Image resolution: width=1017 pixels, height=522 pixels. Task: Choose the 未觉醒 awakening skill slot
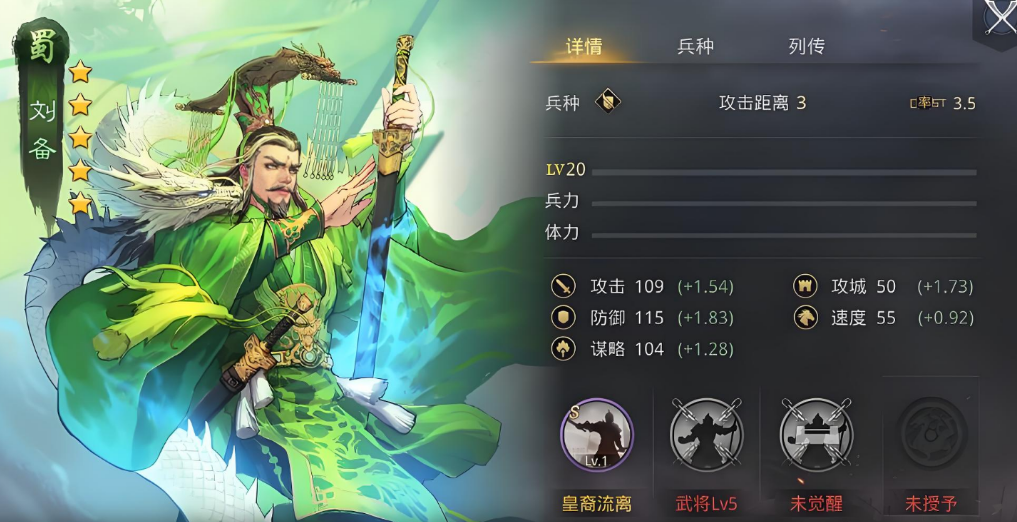[x=816, y=436]
